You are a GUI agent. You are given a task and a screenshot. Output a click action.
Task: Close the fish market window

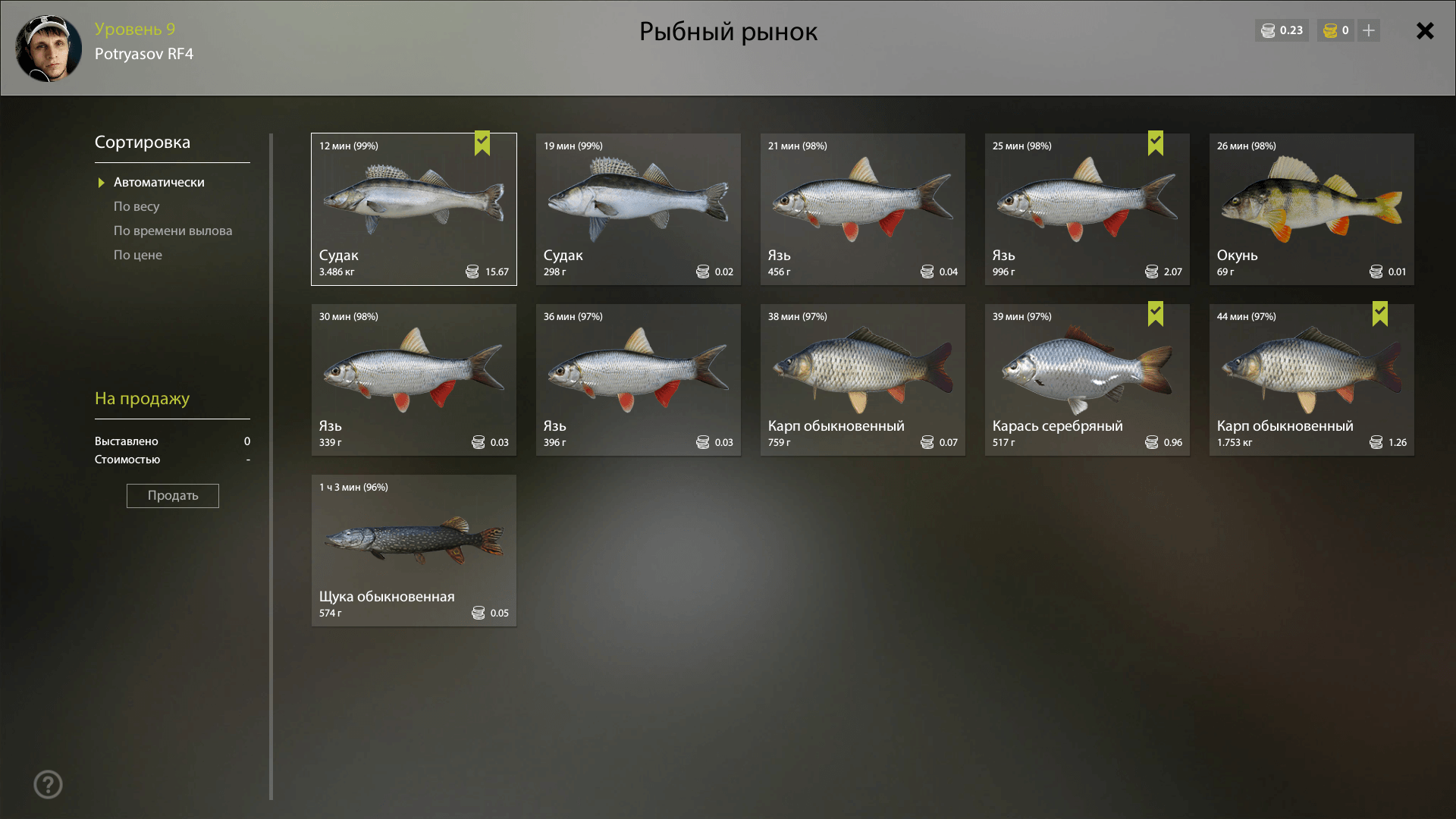[1425, 30]
